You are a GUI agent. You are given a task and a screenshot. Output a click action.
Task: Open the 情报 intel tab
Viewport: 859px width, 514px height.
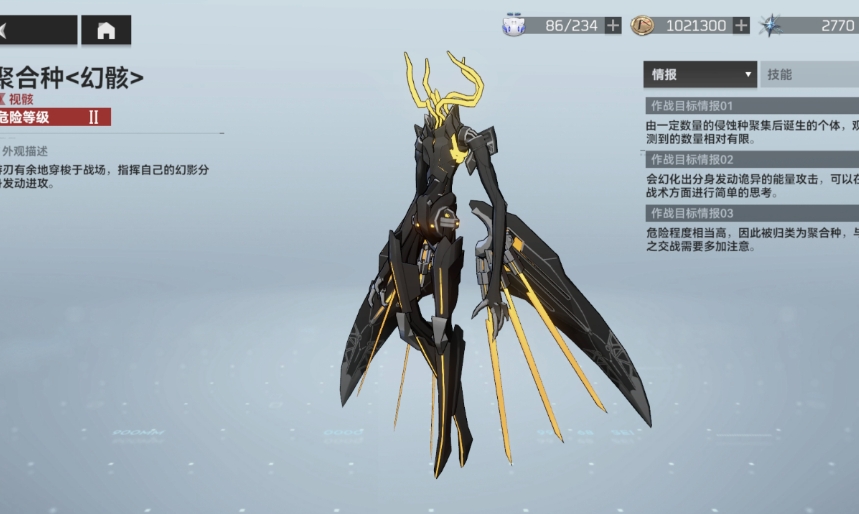700,74
